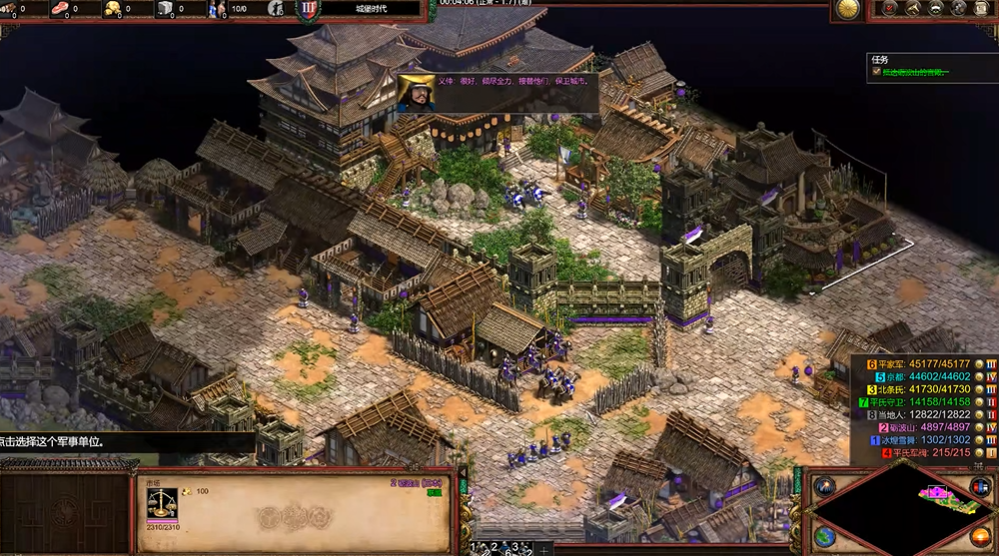Switch minimap to terrain globe mode
999x556 pixels.
[x=824, y=537]
